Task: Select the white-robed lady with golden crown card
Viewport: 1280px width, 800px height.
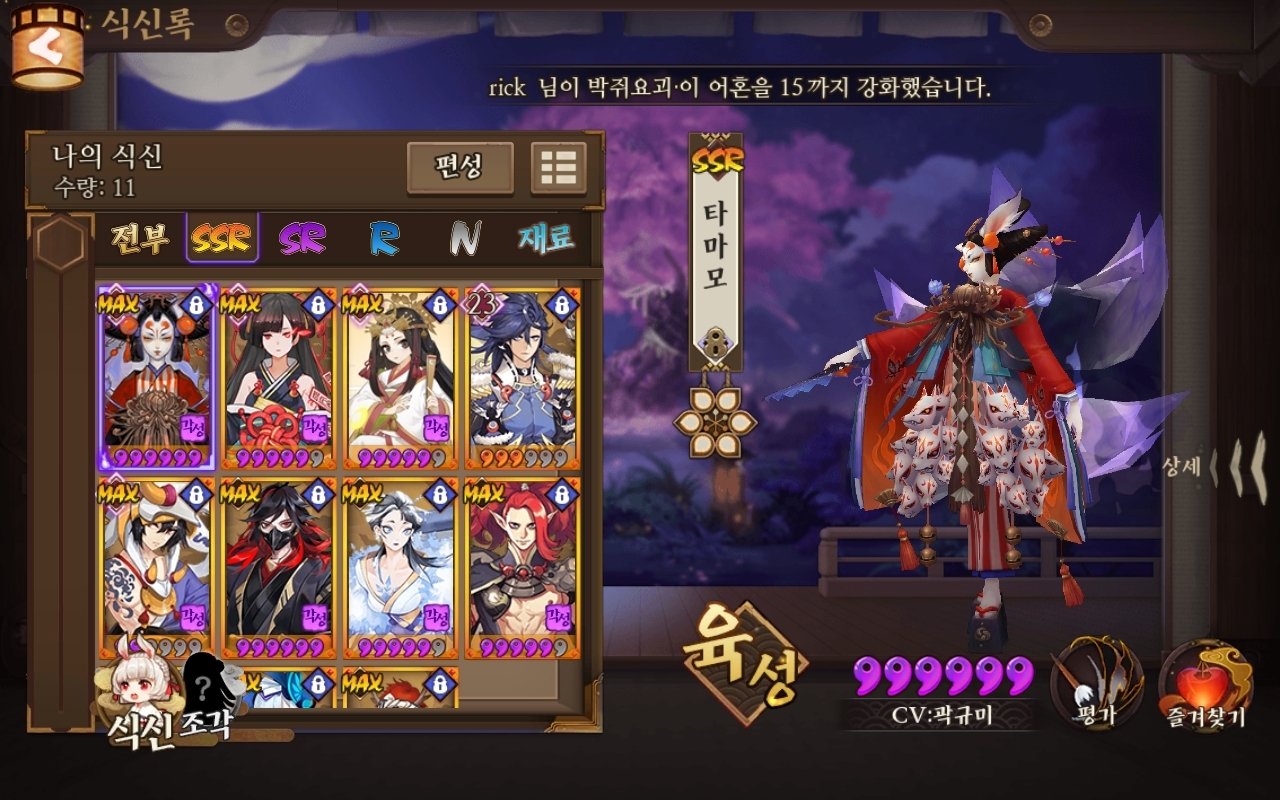Action: pyautogui.click(x=400, y=379)
